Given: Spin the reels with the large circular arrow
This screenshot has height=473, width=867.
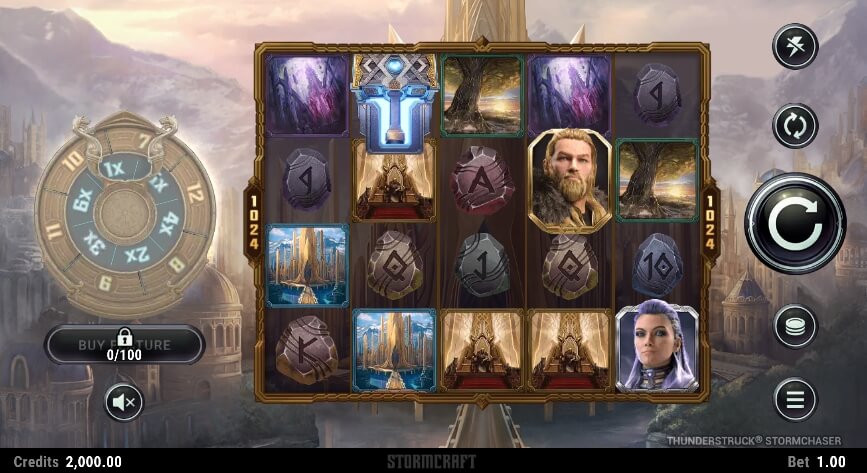Looking at the screenshot, I should click(x=795, y=224).
